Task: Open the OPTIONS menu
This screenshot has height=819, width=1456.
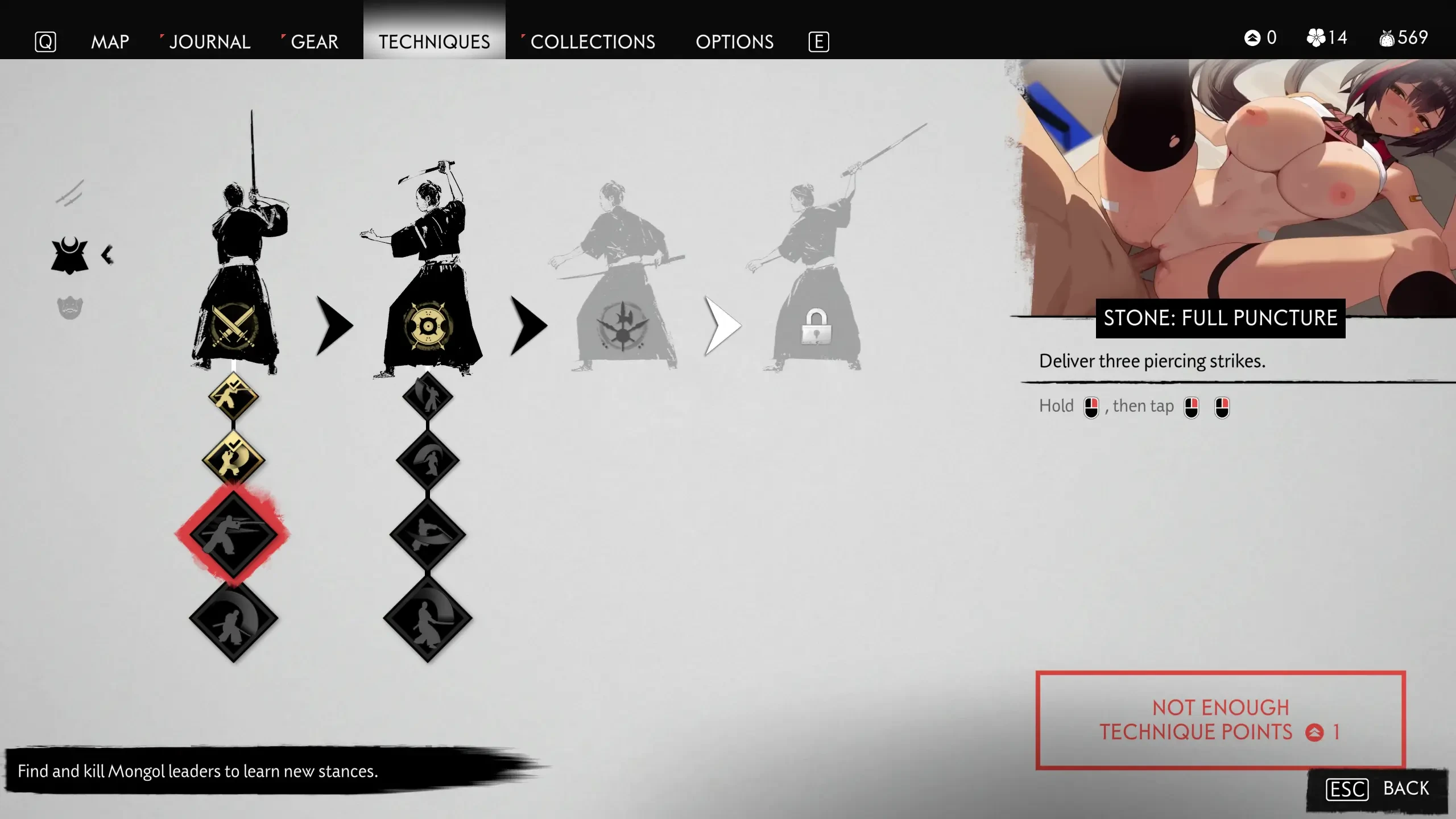Action: (734, 42)
